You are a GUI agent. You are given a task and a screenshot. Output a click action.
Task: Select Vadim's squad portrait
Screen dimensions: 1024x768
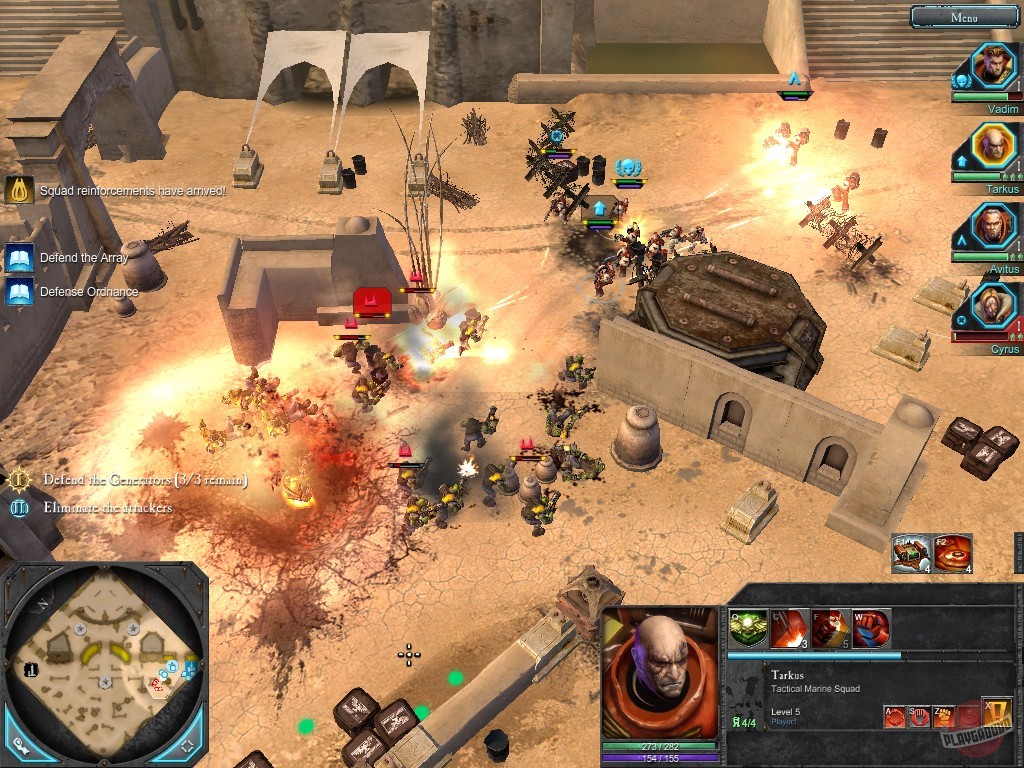click(x=993, y=65)
